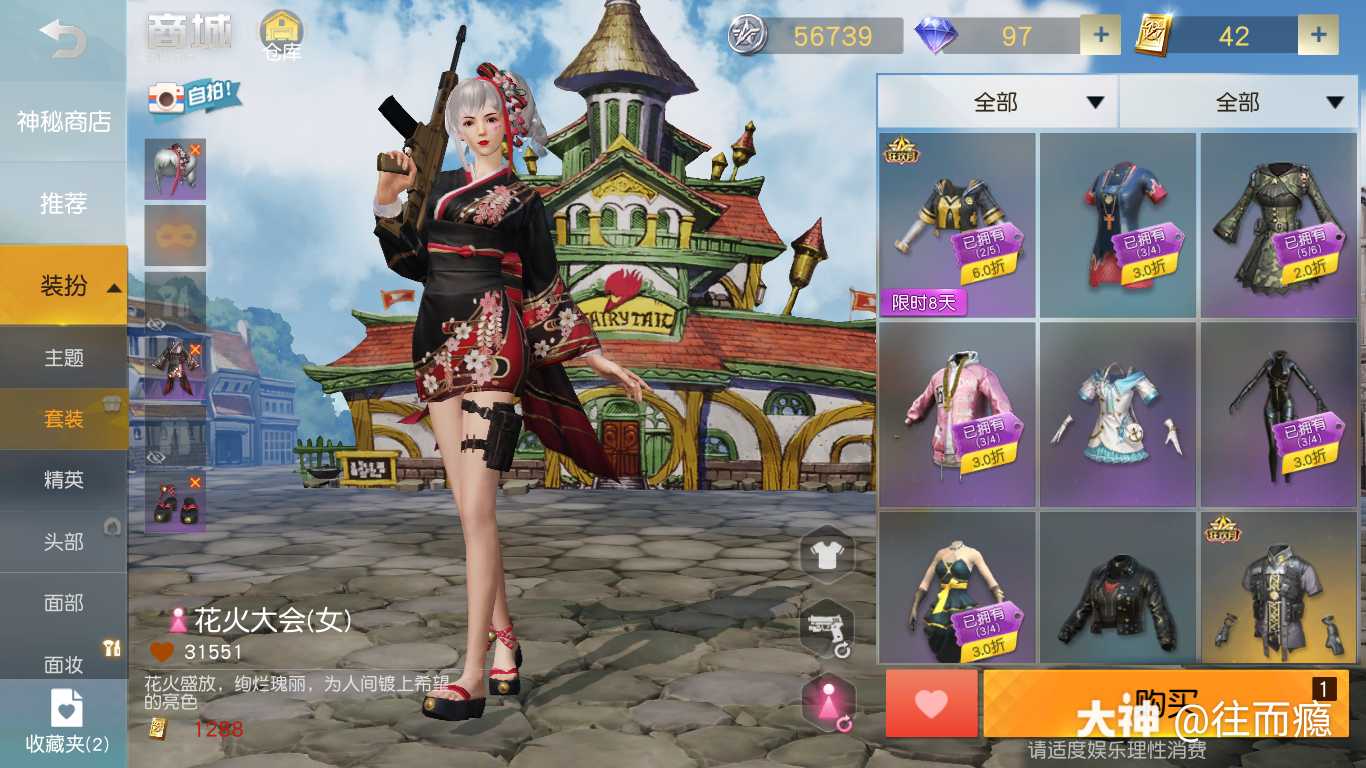The width and height of the screenshot is (1366, 768).
Task: Select the pink hoodie outfit
Action: (x=957, y=414)
